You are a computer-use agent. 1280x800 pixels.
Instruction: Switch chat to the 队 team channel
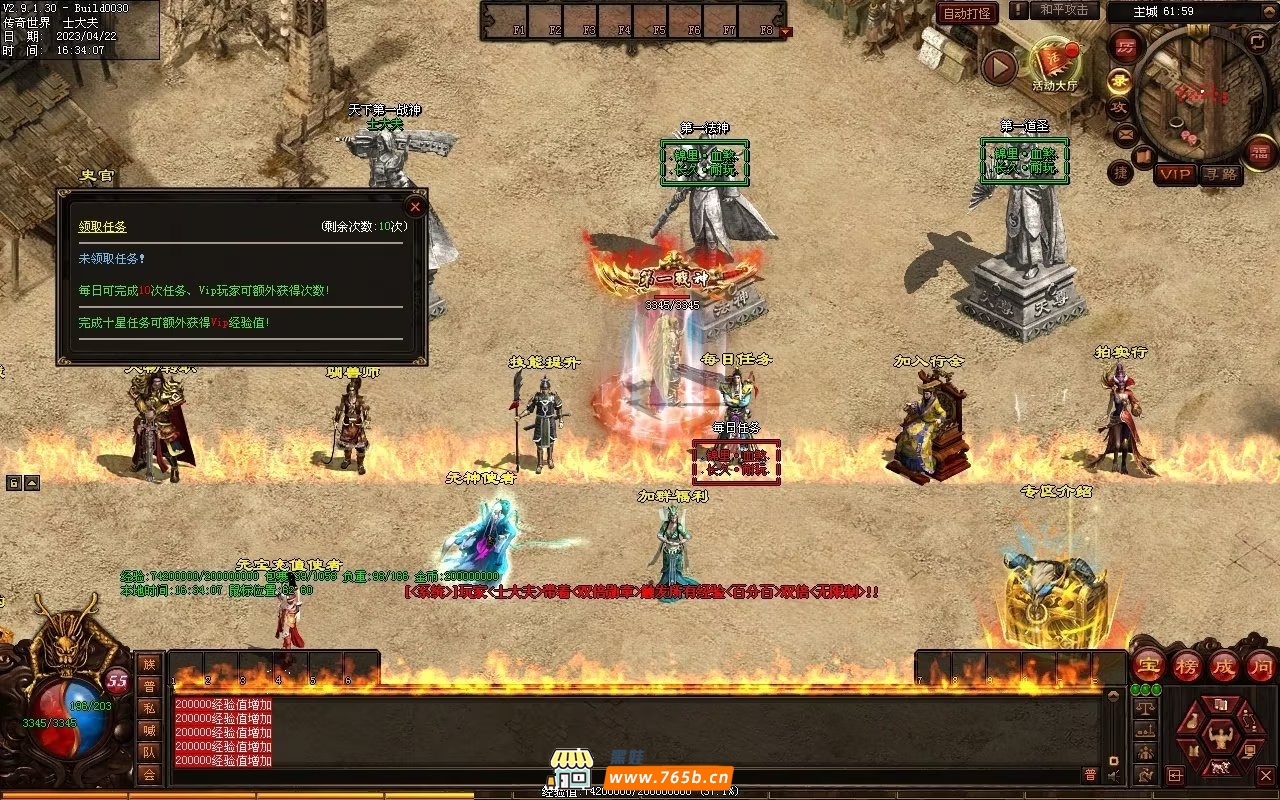149,752
